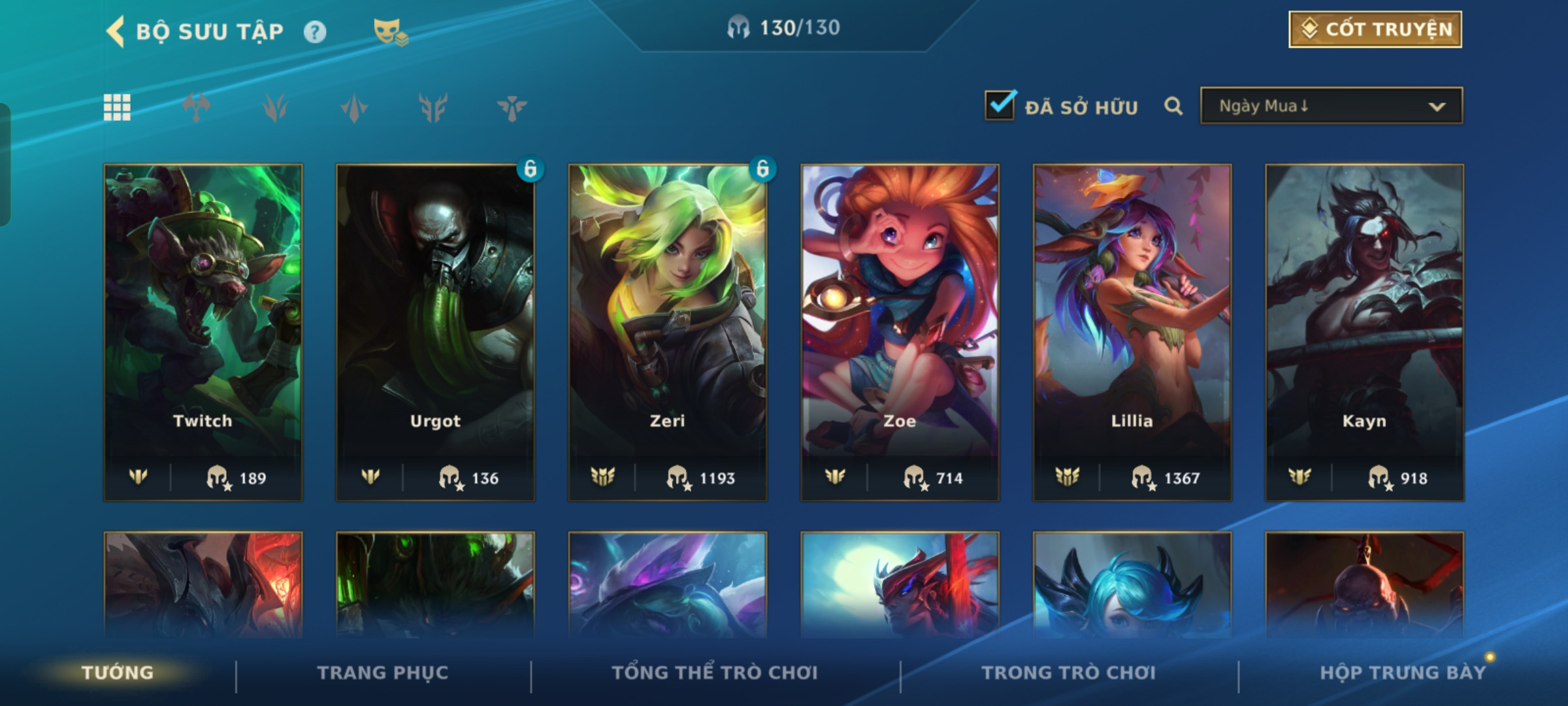Go to the Trong Trò Chơi tab

(1068, 672)
